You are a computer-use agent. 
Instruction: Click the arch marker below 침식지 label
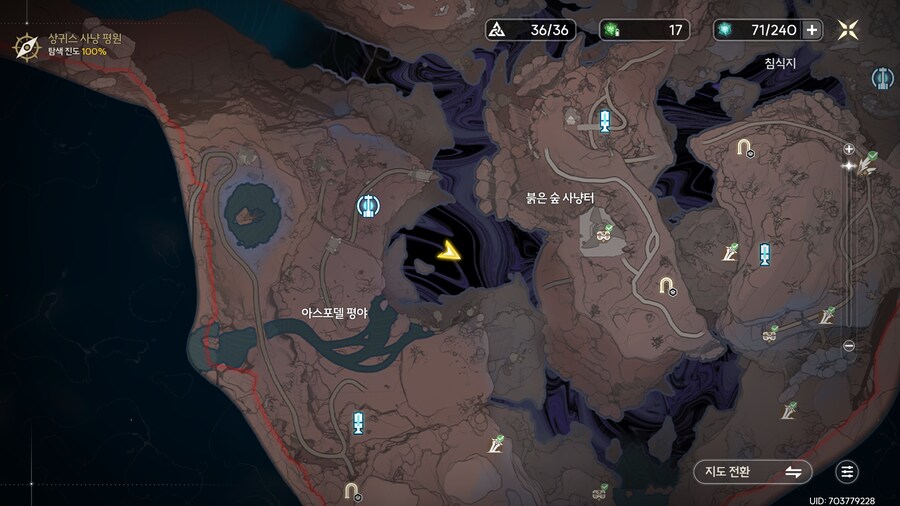pos(744,148)
